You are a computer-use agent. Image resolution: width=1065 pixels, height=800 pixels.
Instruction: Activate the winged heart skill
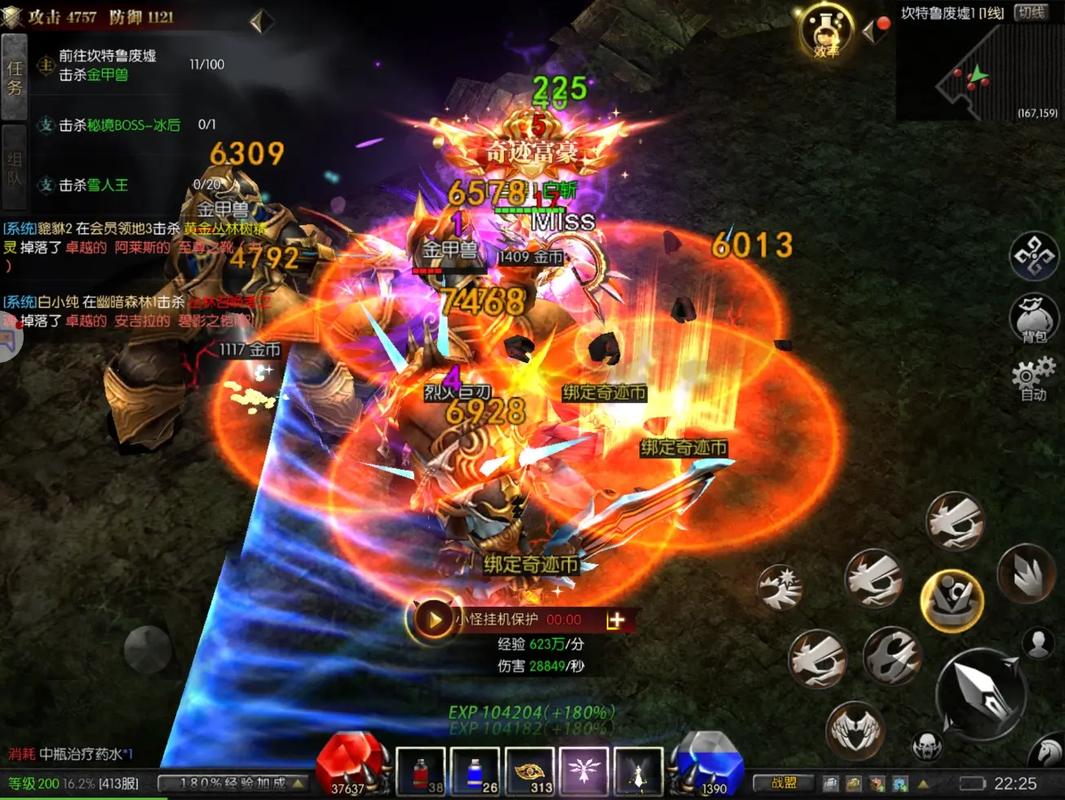tap(855, 728)
